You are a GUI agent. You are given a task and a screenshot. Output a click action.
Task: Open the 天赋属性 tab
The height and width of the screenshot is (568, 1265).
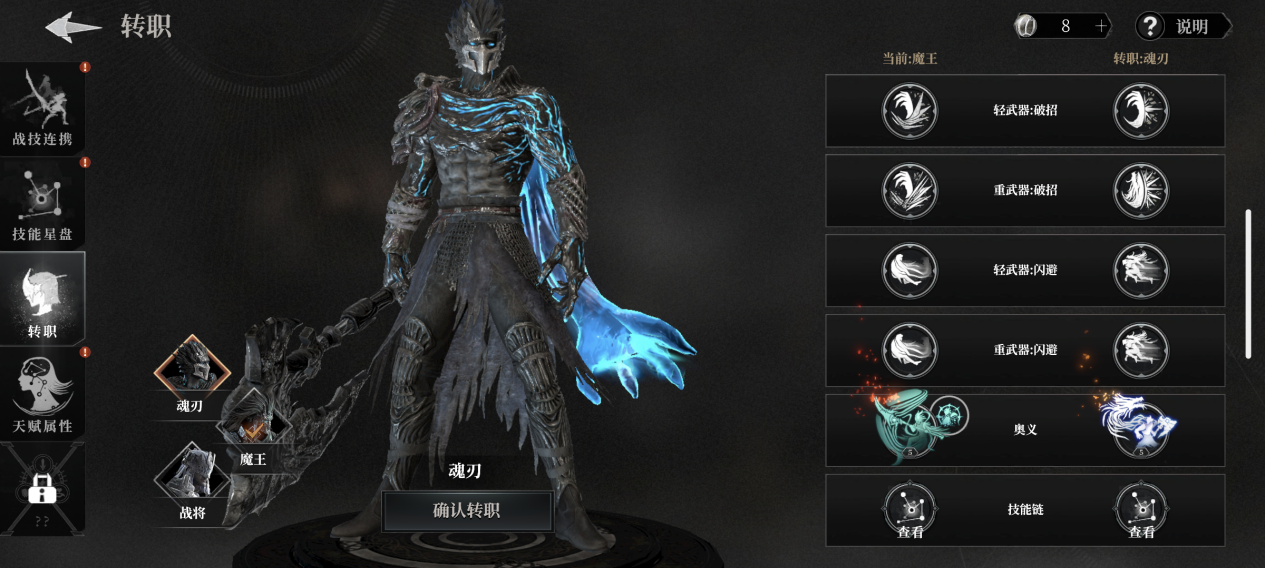pos(42,395)
